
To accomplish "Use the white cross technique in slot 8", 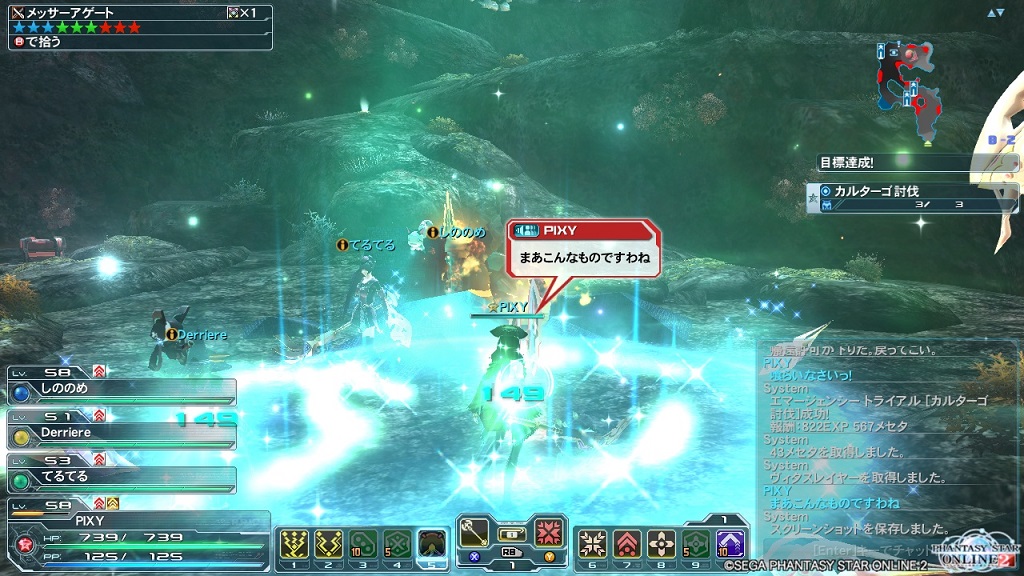I will click(661, 543).
